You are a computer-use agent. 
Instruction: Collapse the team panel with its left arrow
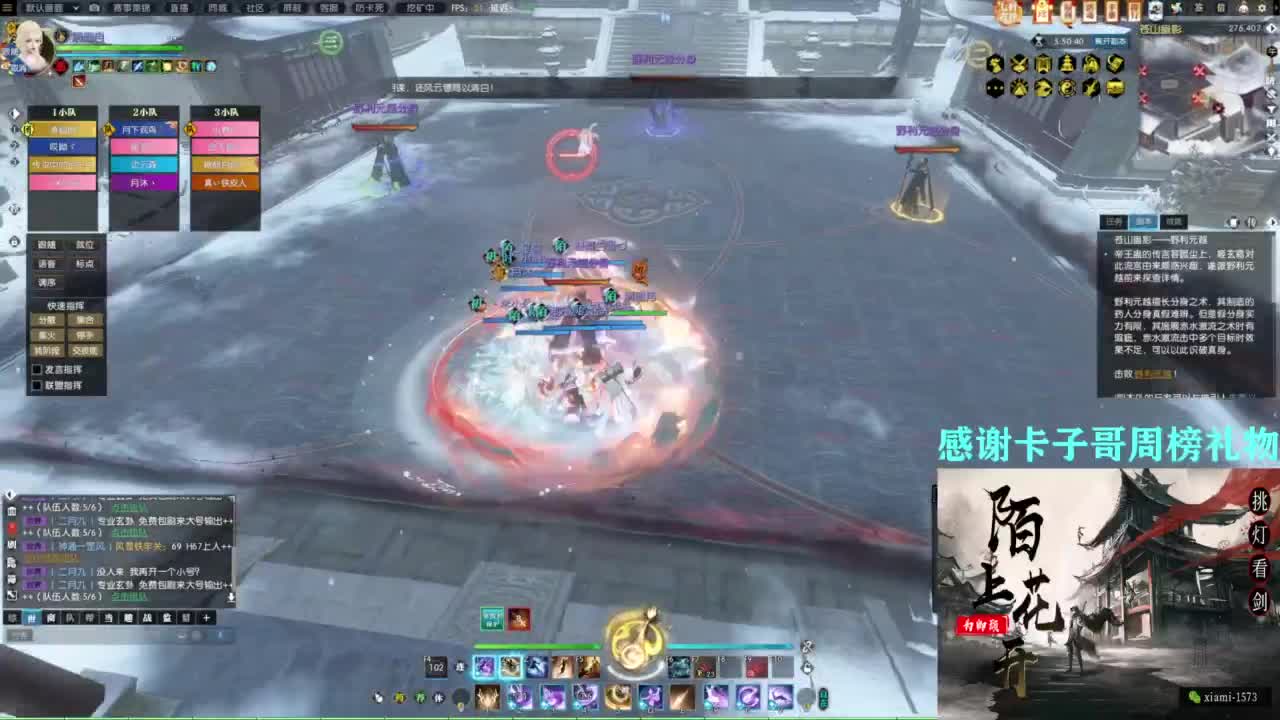click(x=14, y=113)
